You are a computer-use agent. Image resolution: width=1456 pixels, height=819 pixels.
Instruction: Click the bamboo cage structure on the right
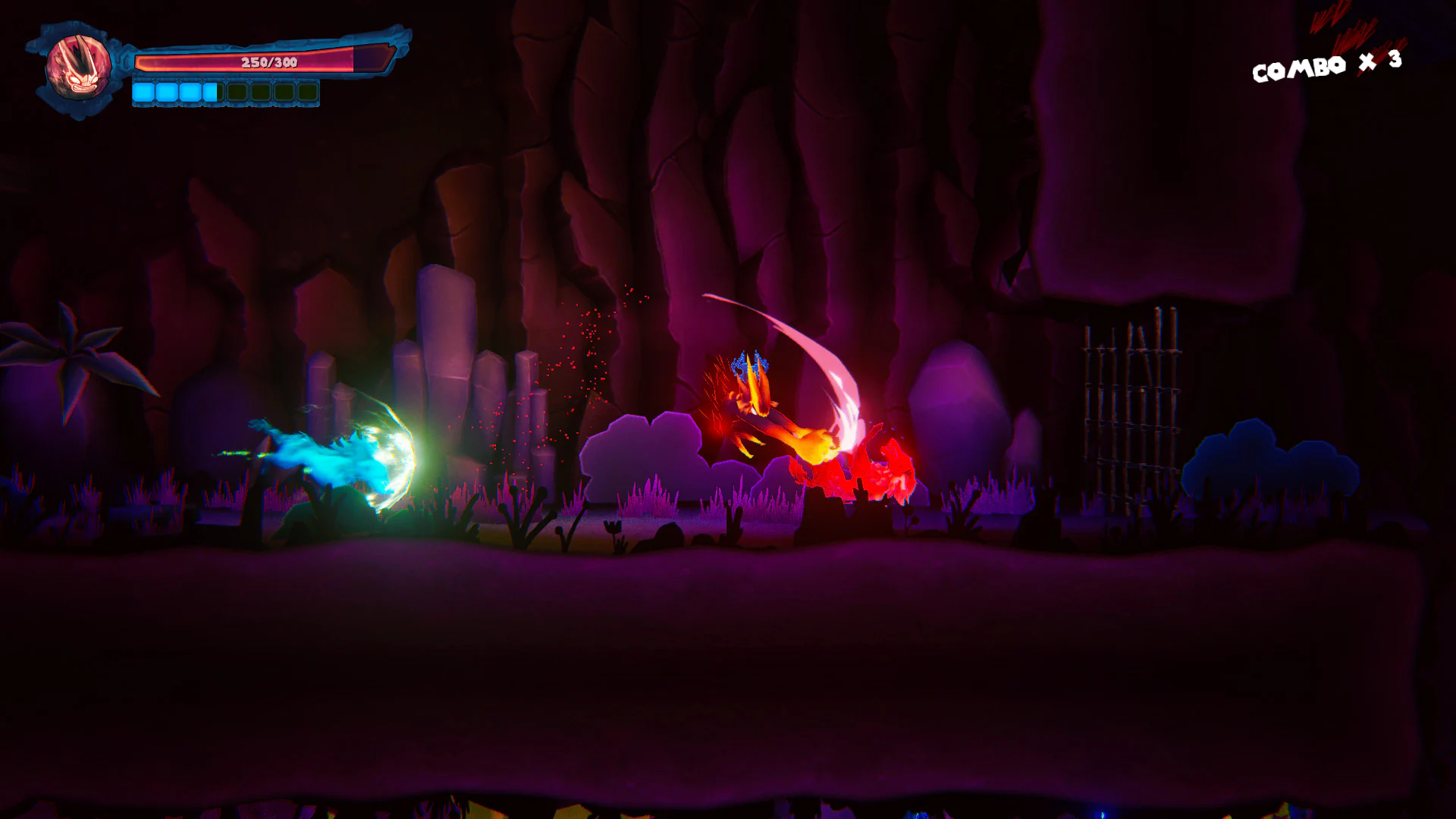pyautogui.click(x=1130, y=409)
